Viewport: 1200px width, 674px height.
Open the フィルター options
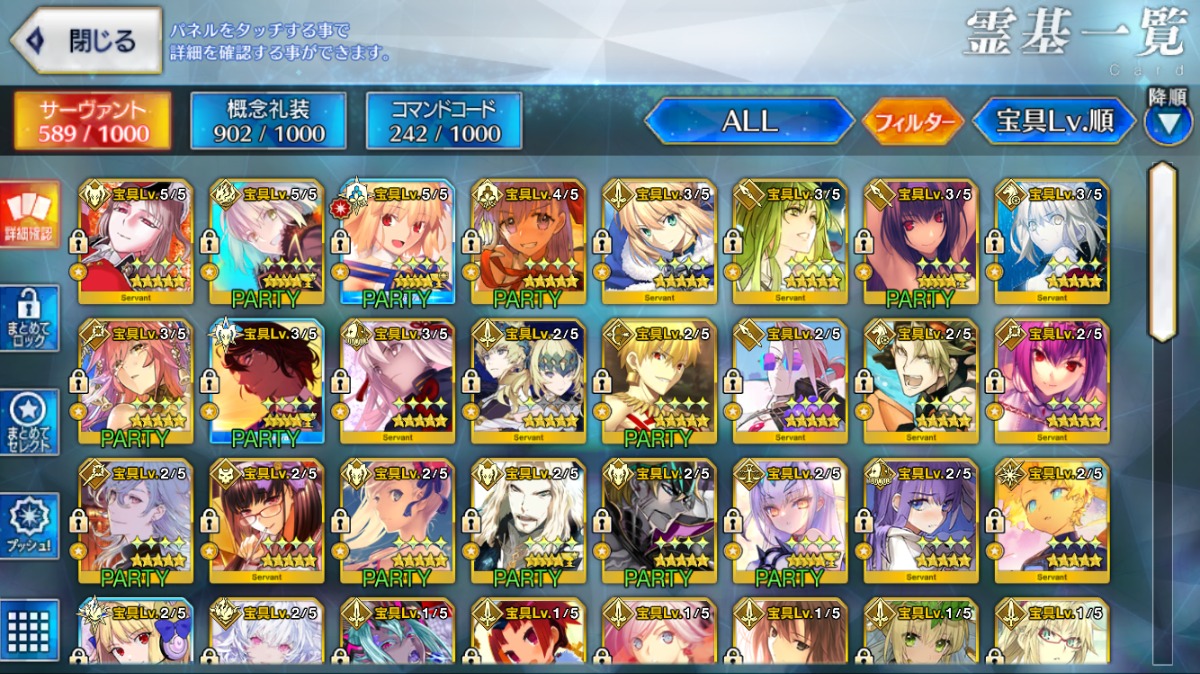913,122
